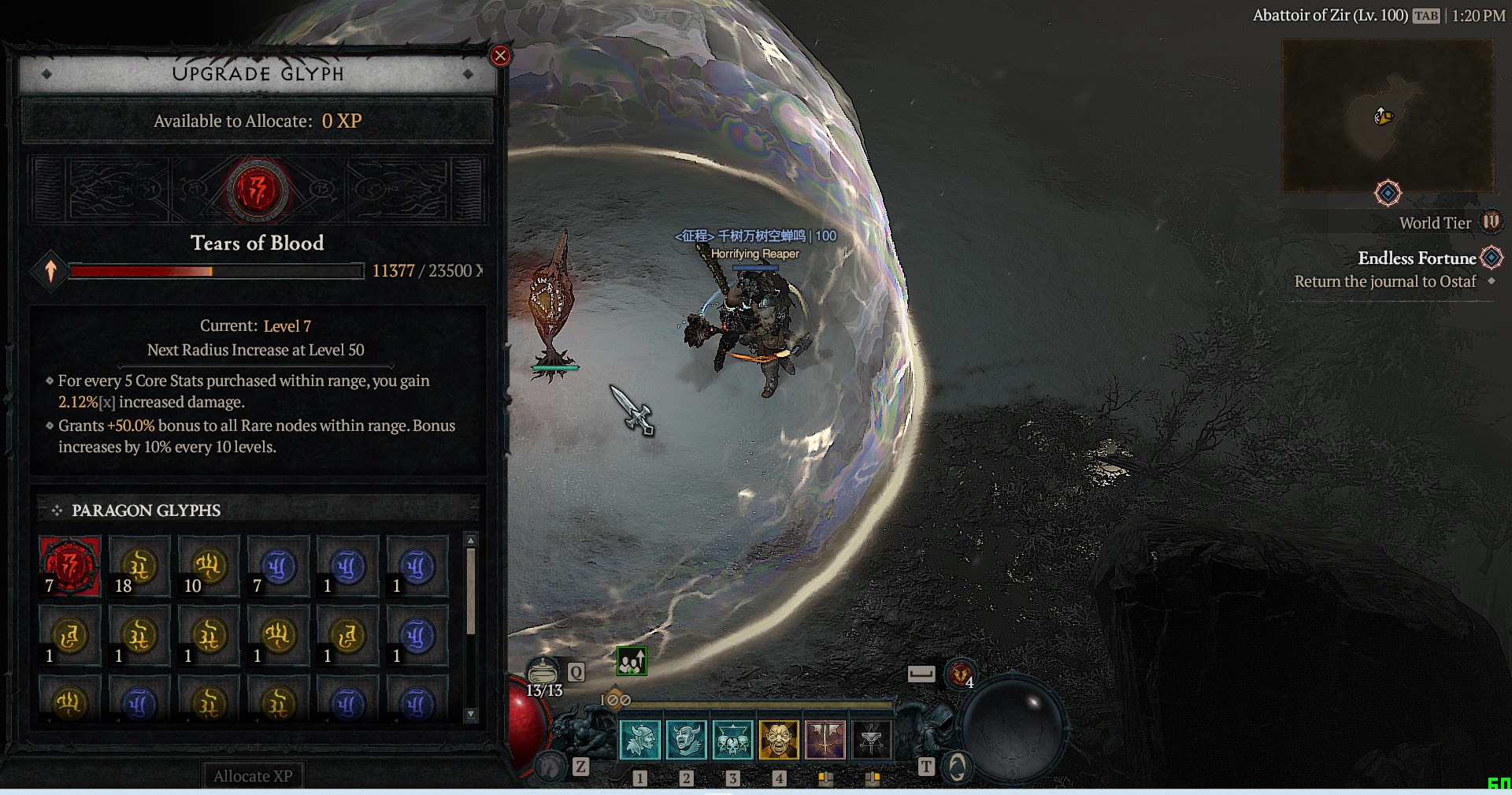Select the blue level 7 glyph
The width and height of the screenshot is (1512, 795).
click(x=278, y=566)
